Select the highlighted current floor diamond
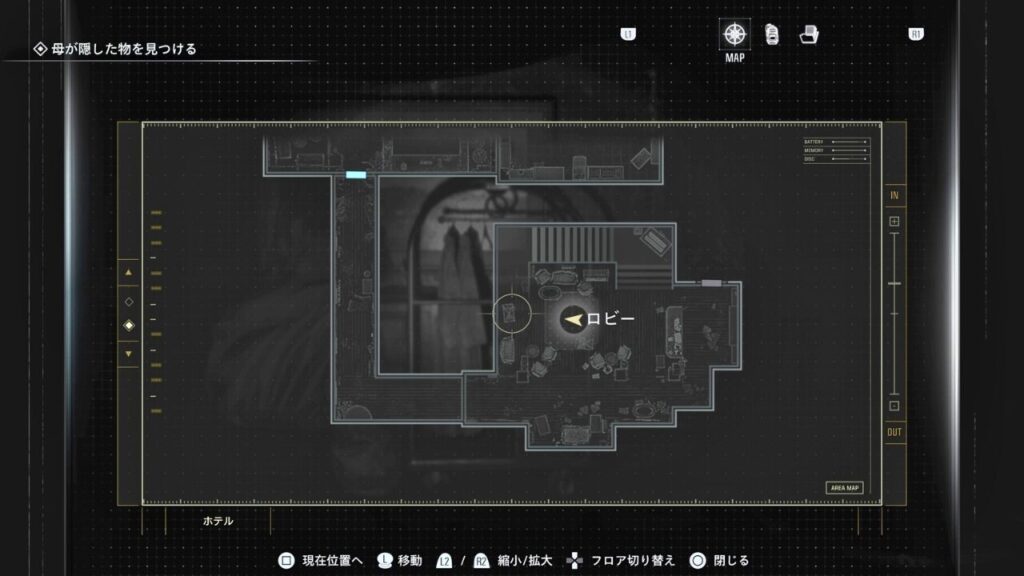Image resolution: width=1024 pixels, height=576 pixels. 128,326
